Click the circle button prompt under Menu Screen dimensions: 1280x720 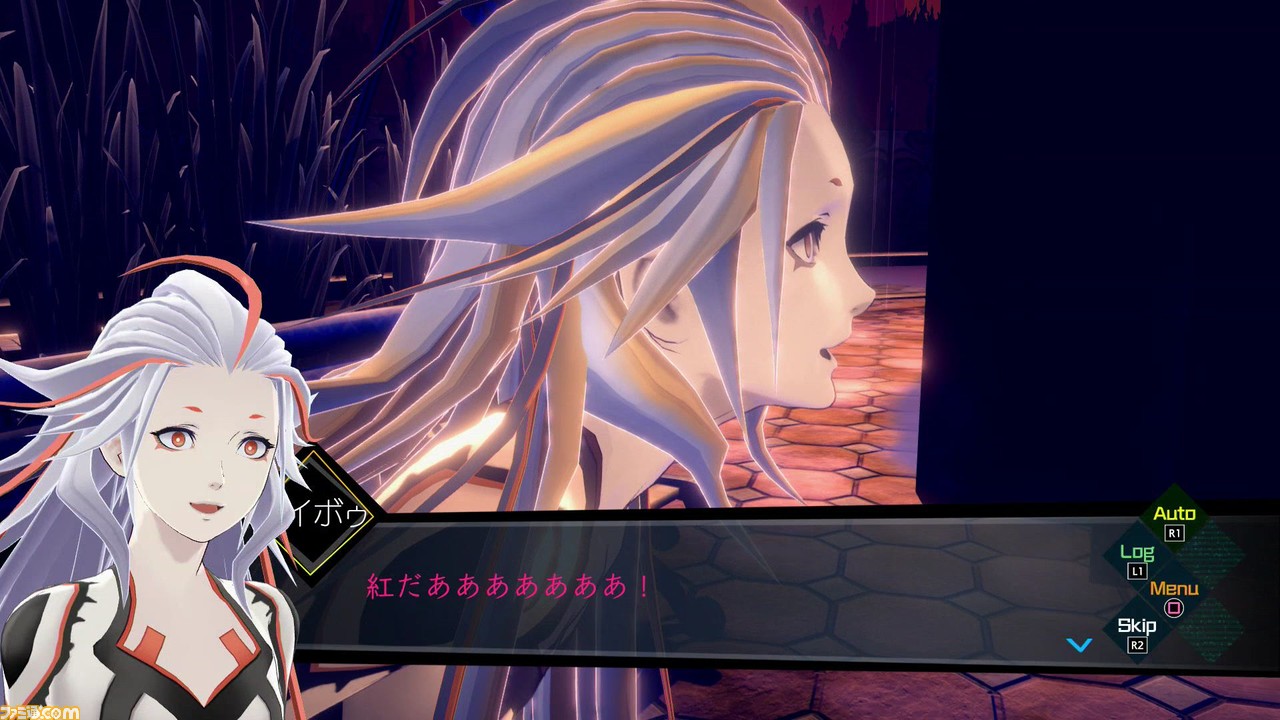(x=1173, y=609)
